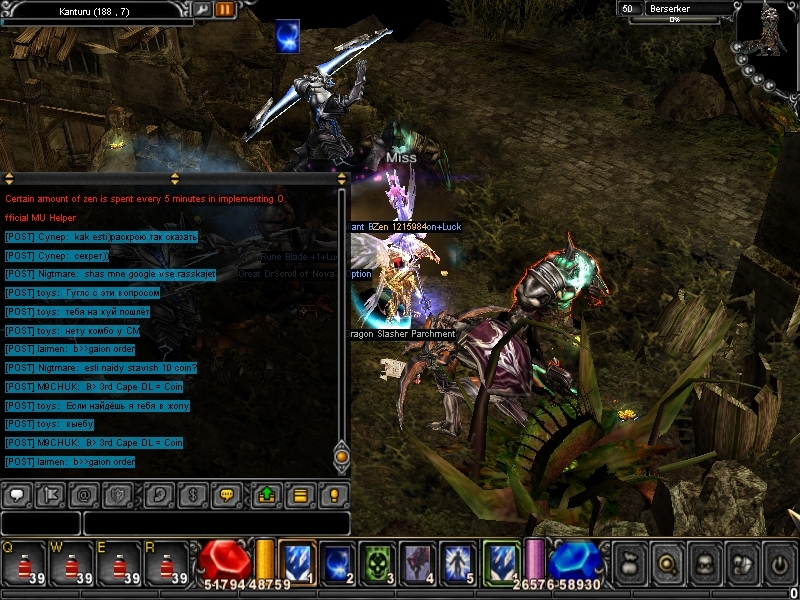Toggle the yellow speech bubble button

[227, 494]
